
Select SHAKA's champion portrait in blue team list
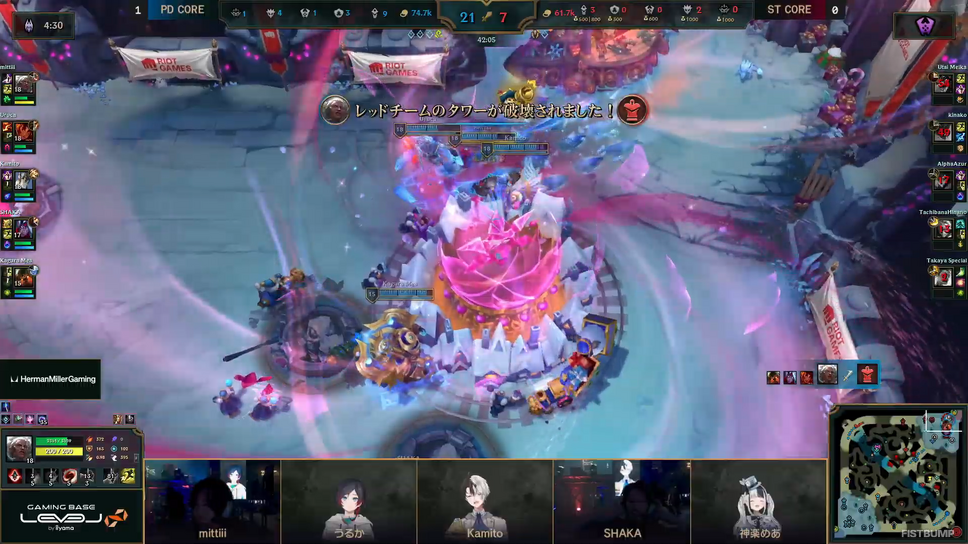(x=24, y=231)
